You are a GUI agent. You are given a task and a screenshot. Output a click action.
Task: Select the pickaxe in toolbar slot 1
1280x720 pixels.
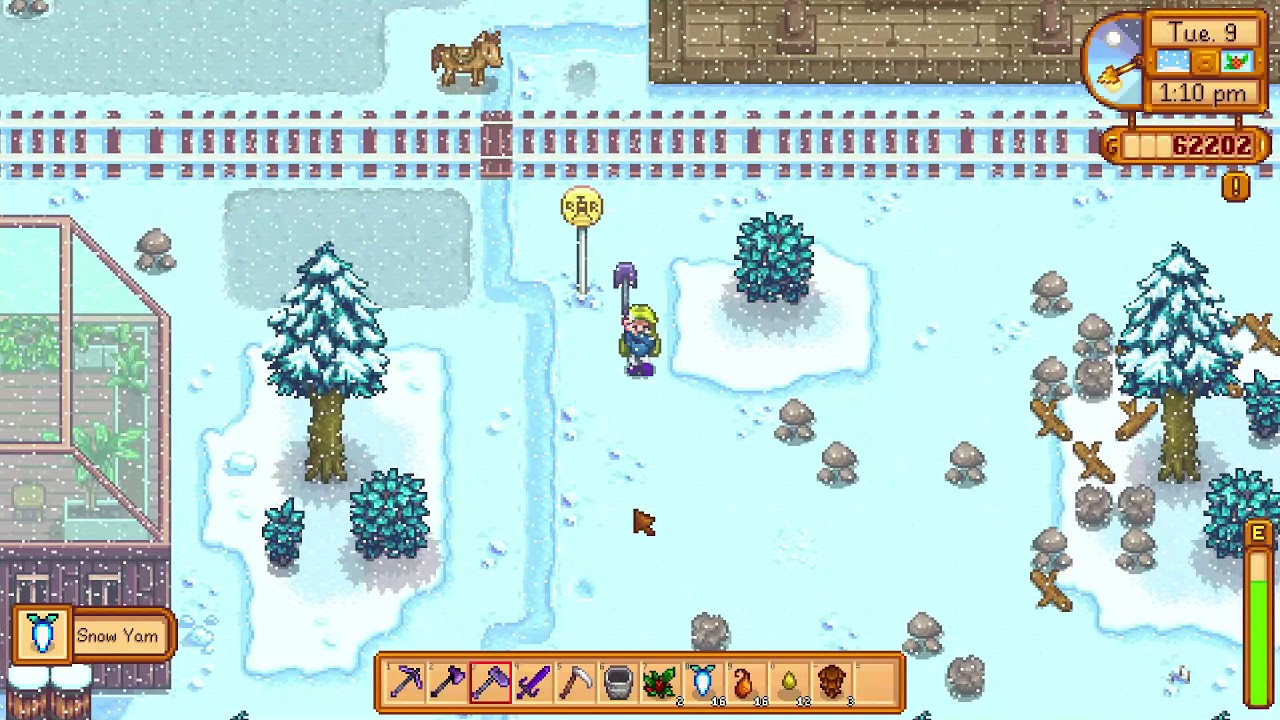pos(405,682)
